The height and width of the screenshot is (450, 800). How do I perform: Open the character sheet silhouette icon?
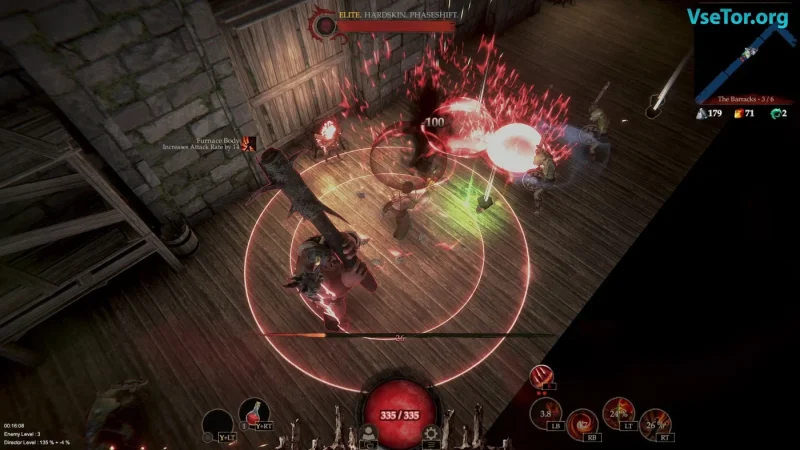(369, 433)
